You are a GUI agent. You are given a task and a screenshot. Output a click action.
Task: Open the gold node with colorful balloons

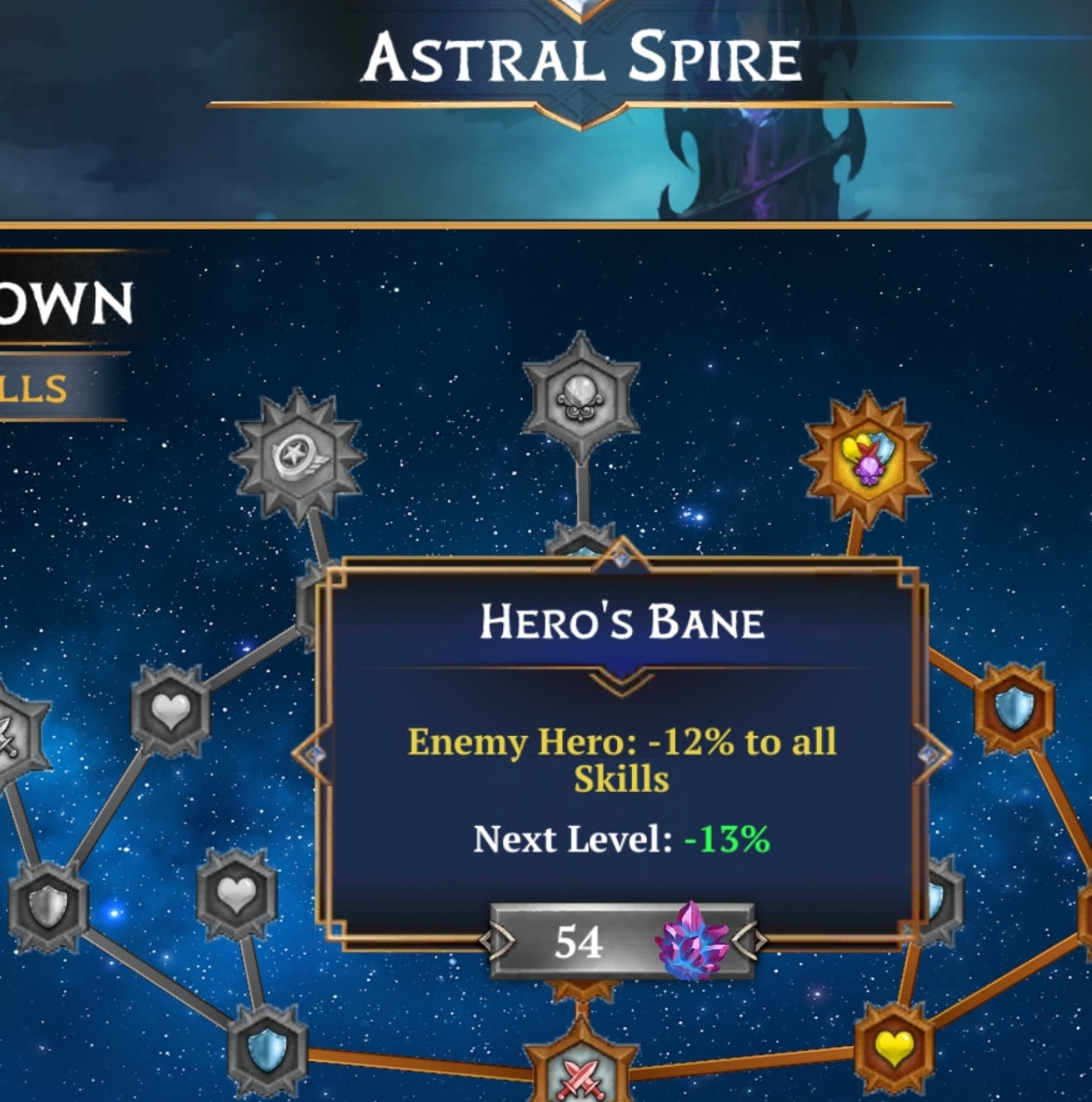(x=866, y=457)
